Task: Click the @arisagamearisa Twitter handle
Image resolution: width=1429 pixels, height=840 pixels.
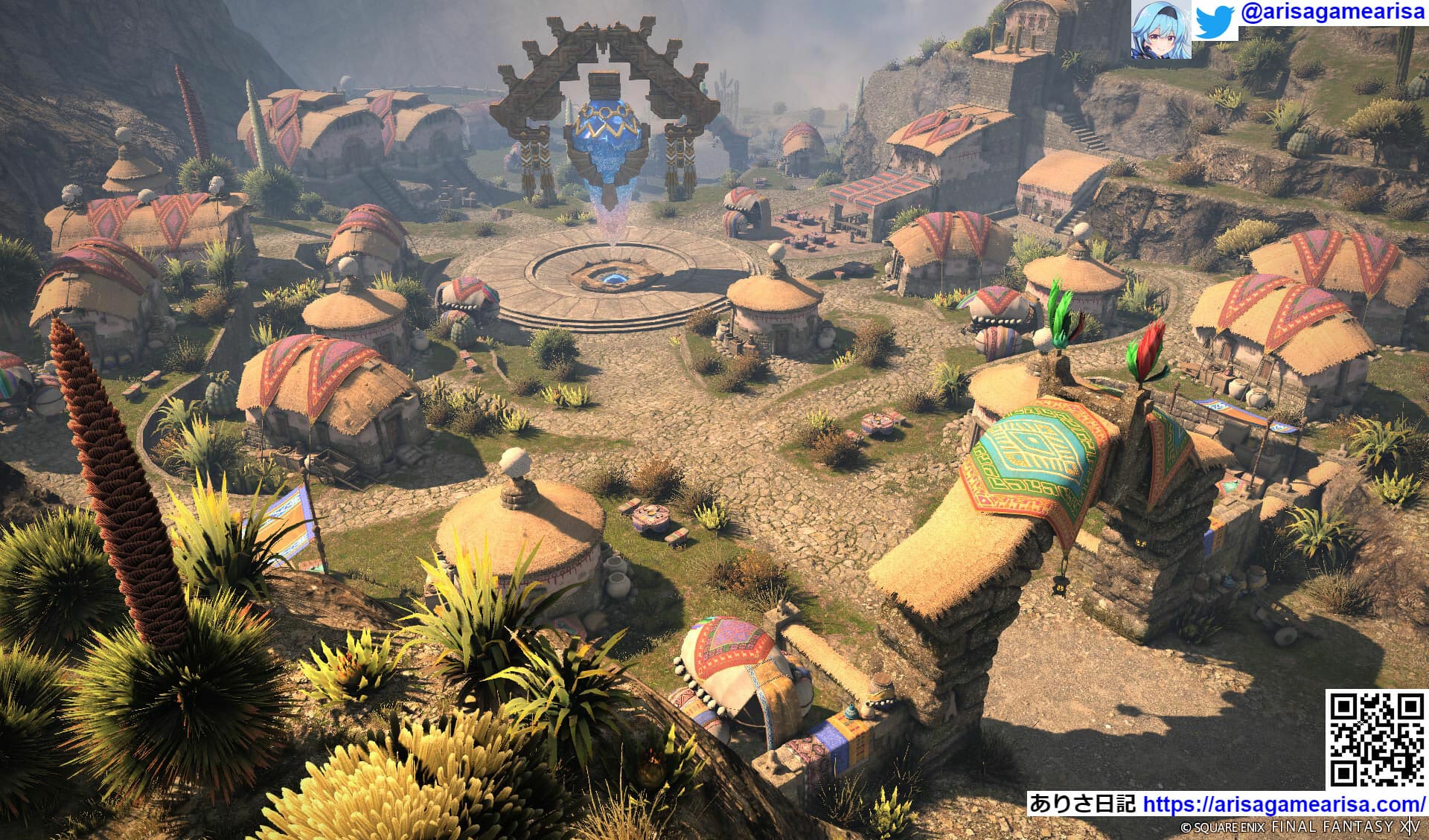Action: click(x=1332, y=15)
